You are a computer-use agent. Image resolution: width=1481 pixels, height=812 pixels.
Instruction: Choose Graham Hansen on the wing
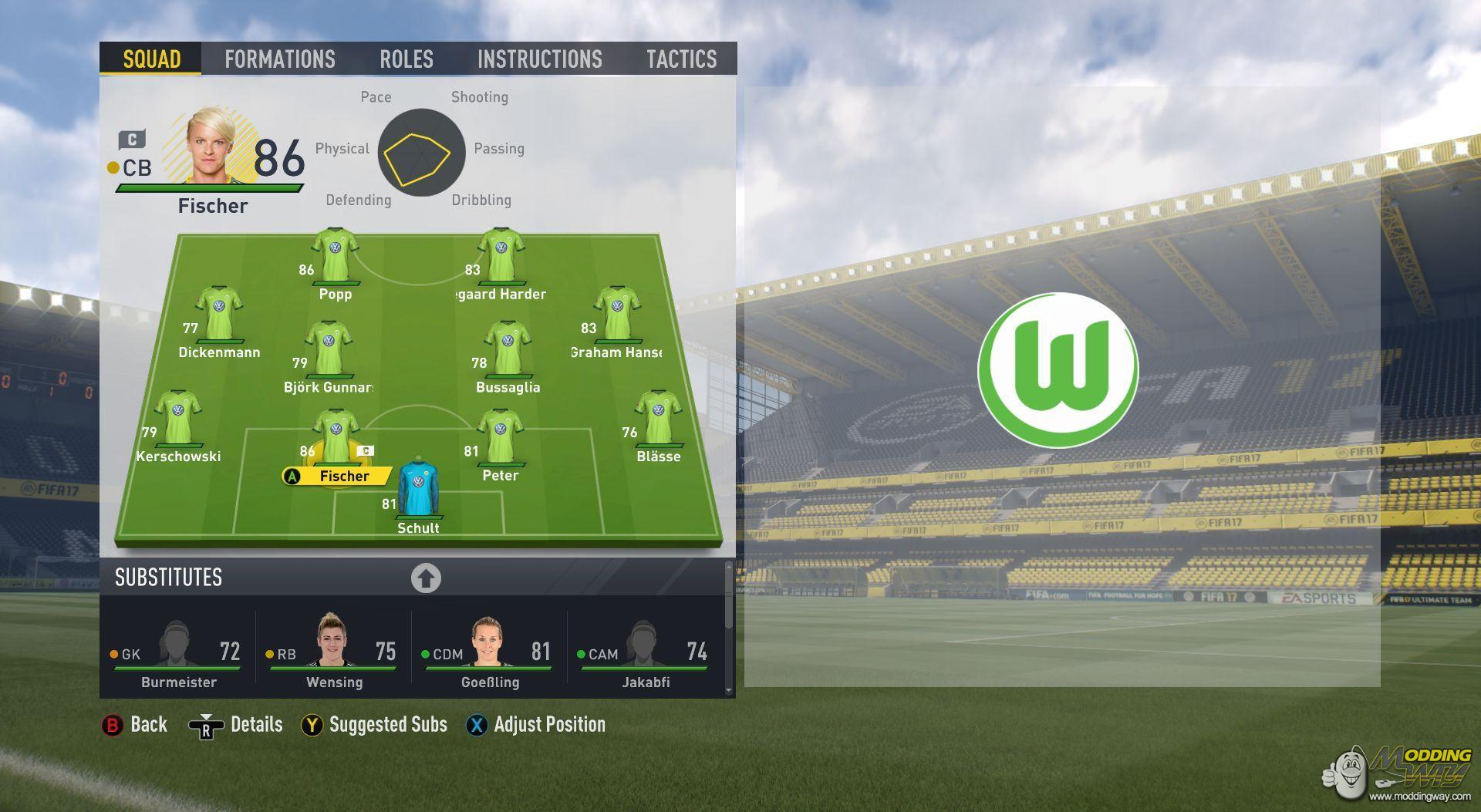pyautogui.click(x=617, y=316)
